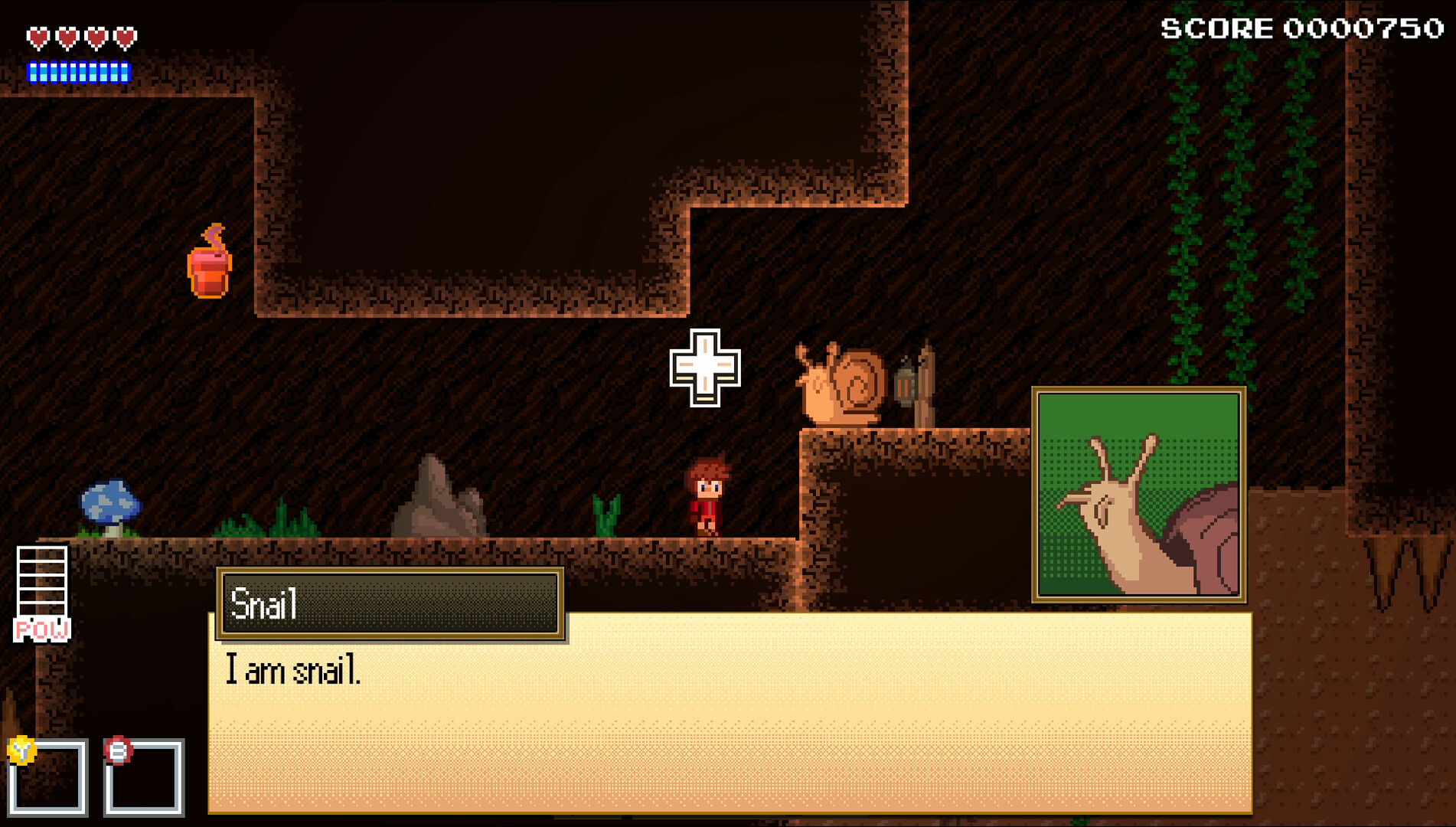1456x827 pixels.
Task: Click the red B button slot icon
Action: pos(116,751)
